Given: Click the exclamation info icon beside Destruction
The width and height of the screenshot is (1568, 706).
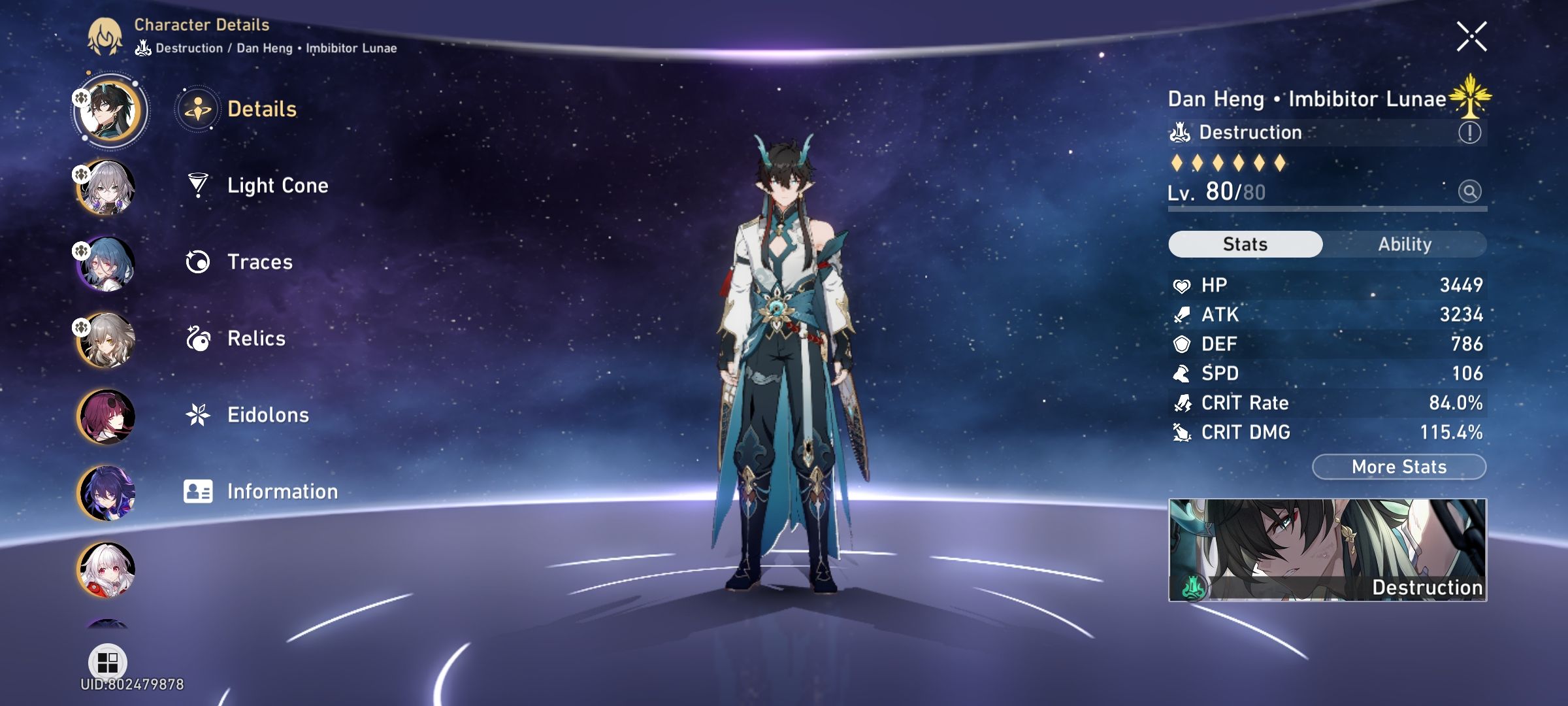Looking at the screenshot, I should coord(1471,132).
